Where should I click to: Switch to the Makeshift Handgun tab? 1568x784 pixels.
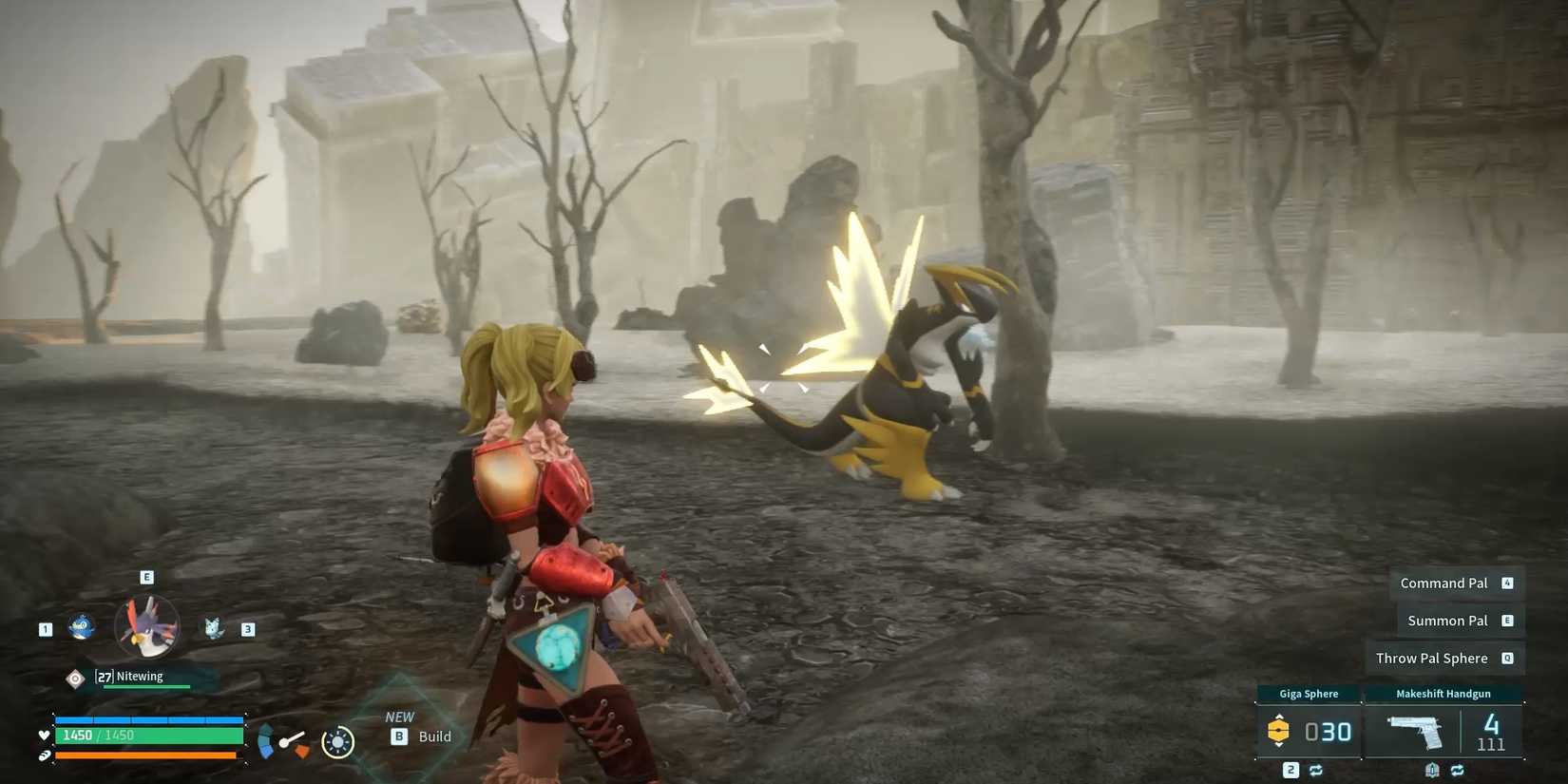1444,694
